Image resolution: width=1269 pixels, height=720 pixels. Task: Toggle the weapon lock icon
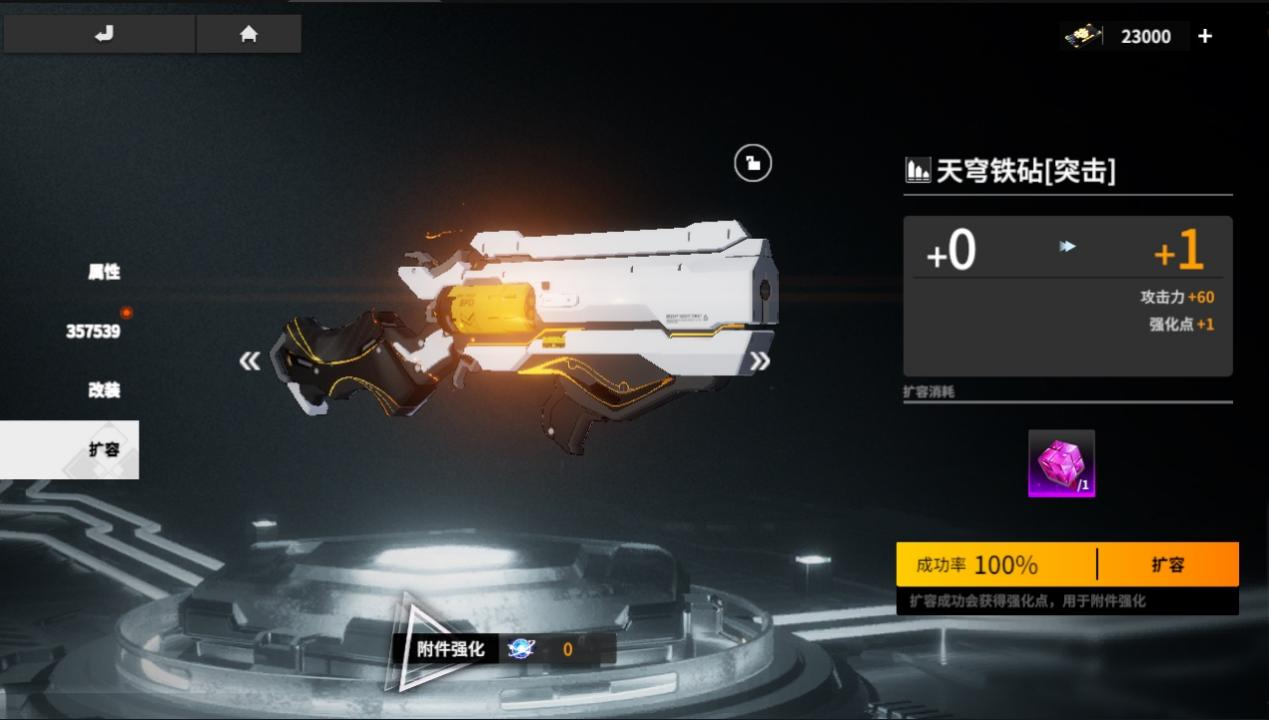click(x=753, y=163)
